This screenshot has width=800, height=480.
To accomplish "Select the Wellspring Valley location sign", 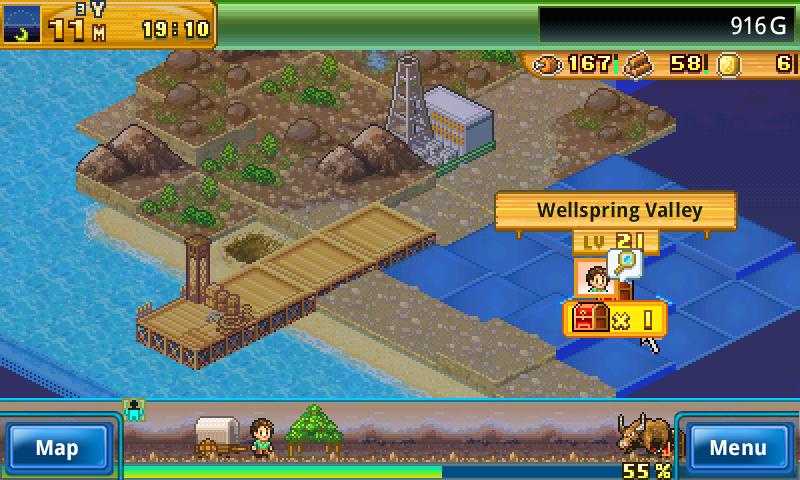I will tap(616, 211).
